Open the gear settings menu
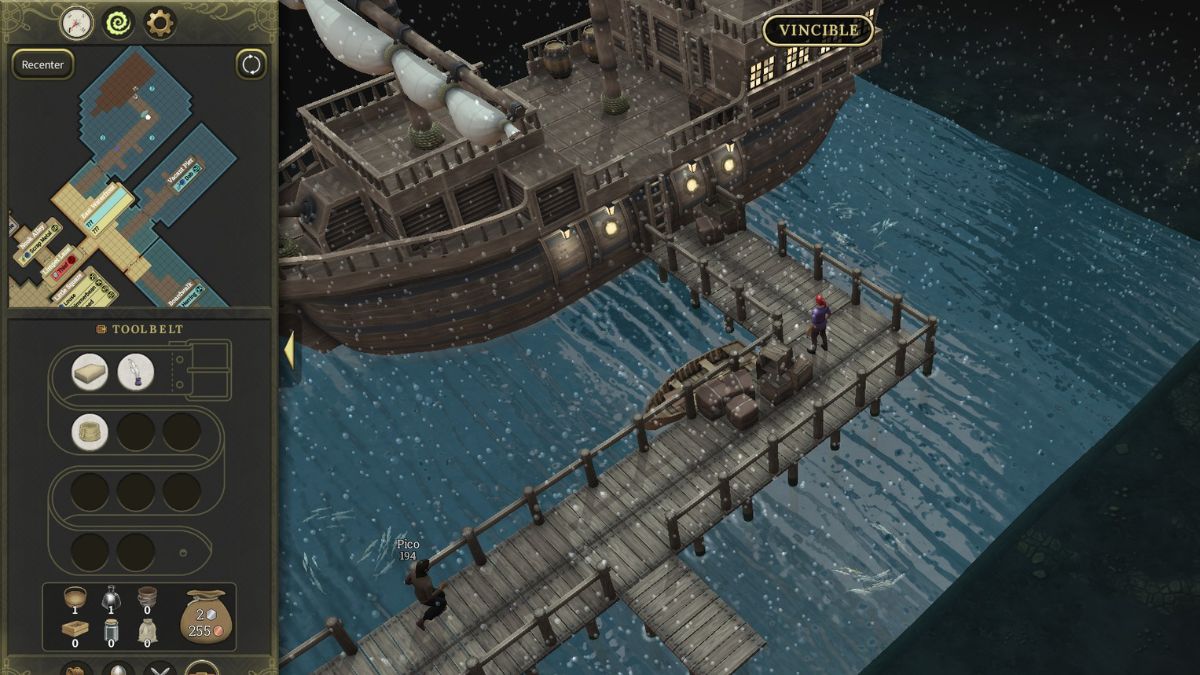Viewport: 1200px width, 675px height. coord(160,22)
